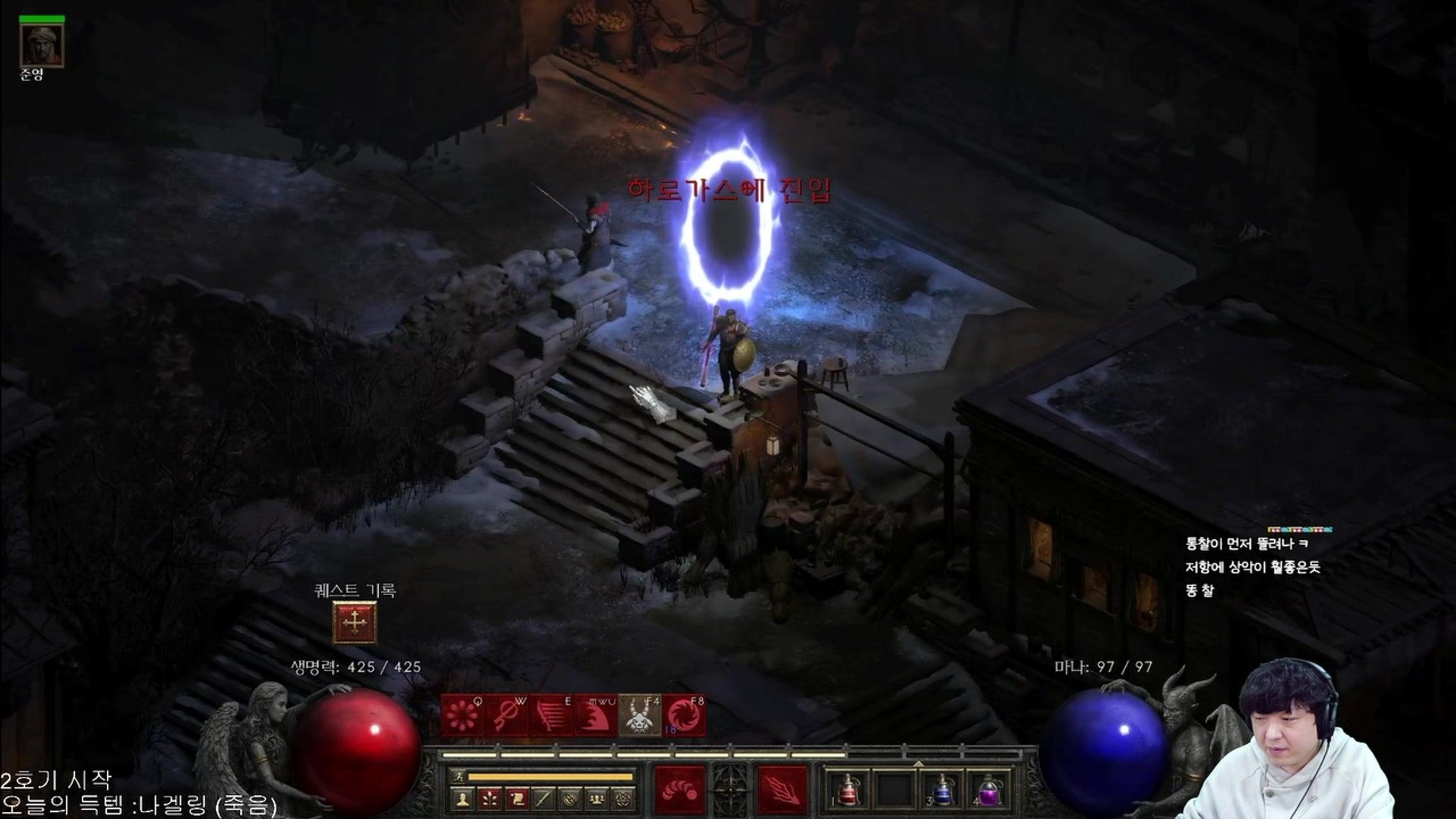Screen dimensions: 1456x819
Task: Activate the Q hotkey skill icon
Action: [463, 715]
